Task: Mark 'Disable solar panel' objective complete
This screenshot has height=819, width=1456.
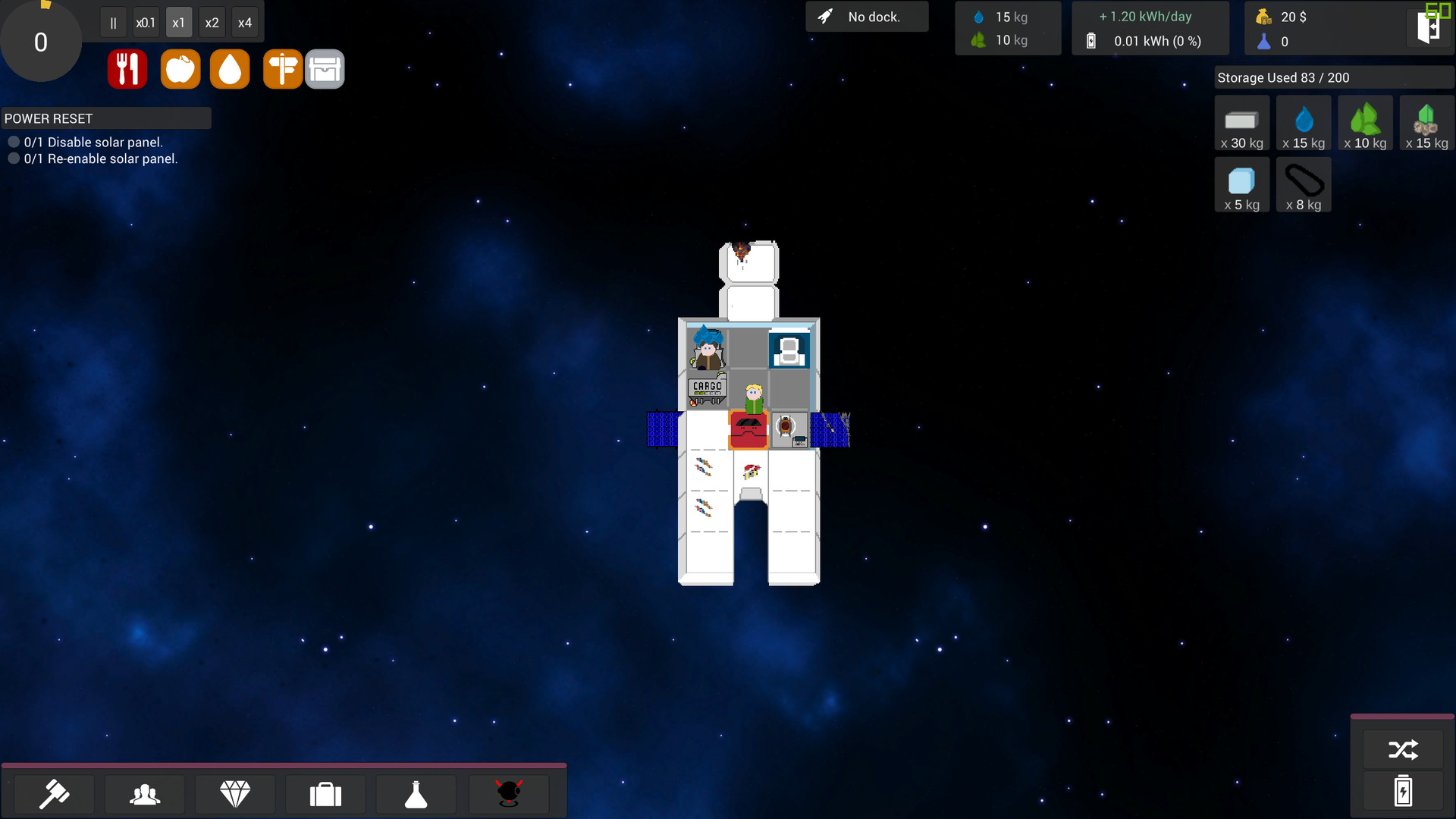Action: [14, 141]
